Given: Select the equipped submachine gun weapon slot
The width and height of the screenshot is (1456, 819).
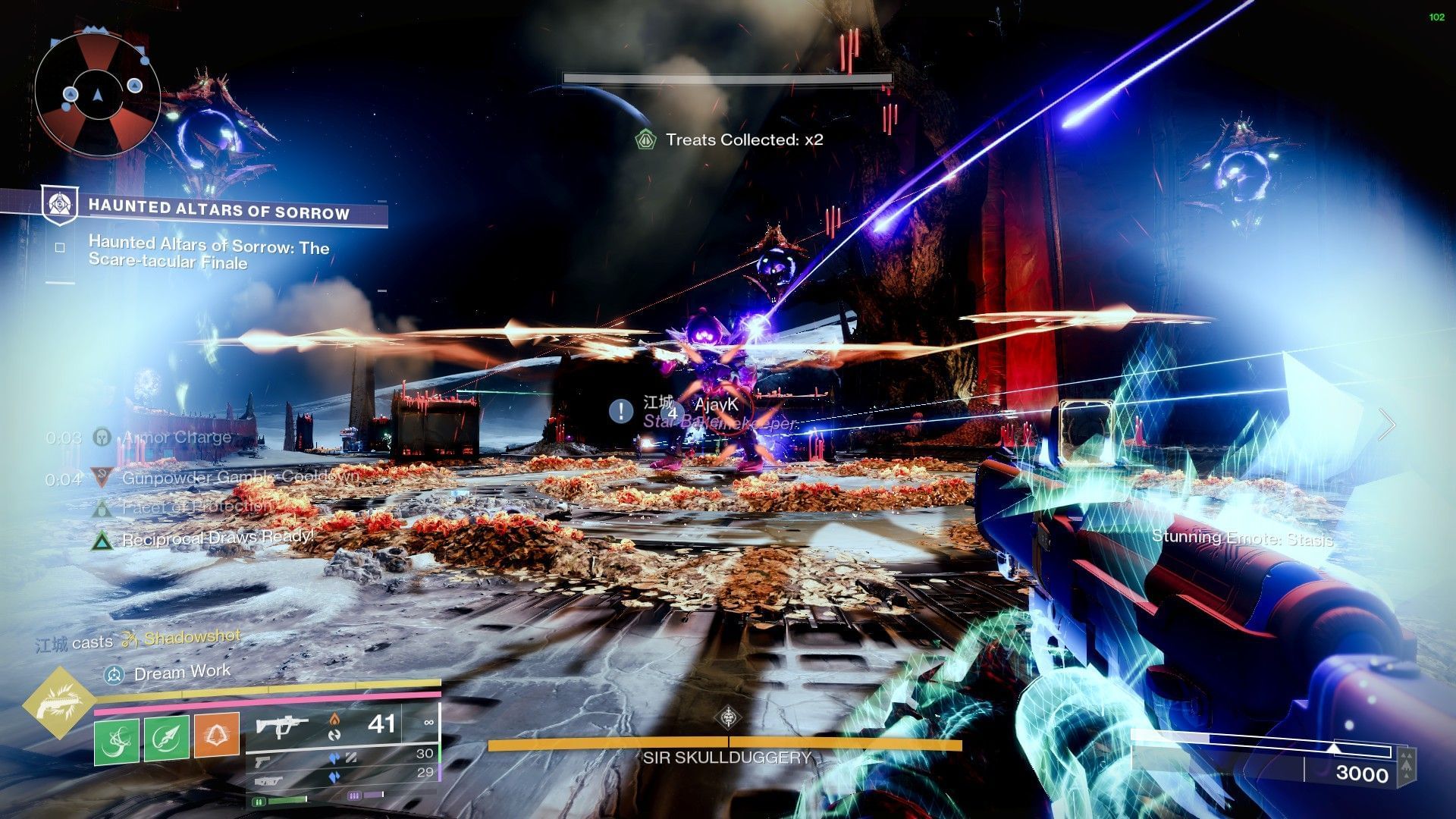Looking at the screenshot, I should (x=282, y=726).
